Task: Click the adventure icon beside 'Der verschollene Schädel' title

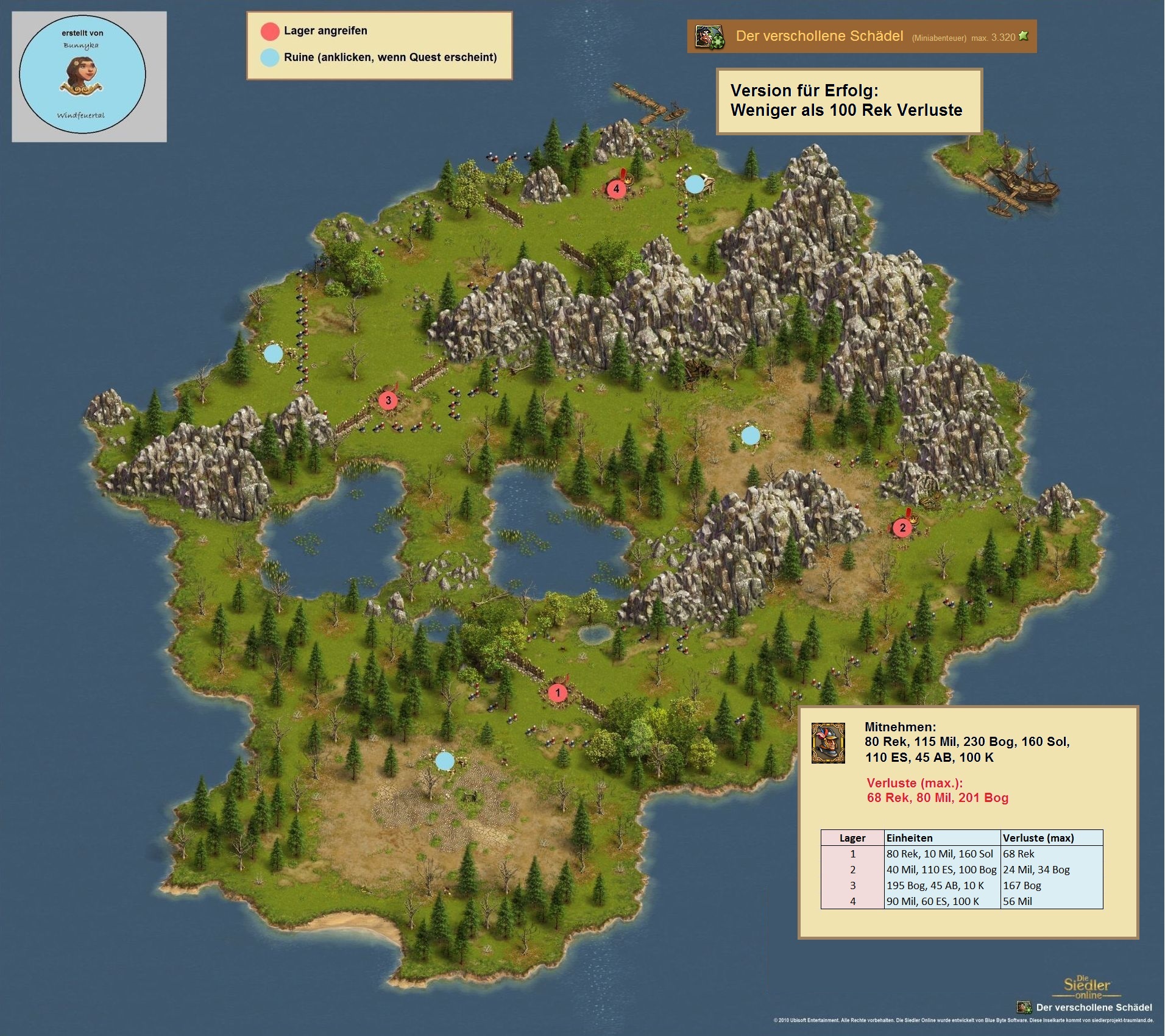Action: pyautogui.click(x=709, y=37)
